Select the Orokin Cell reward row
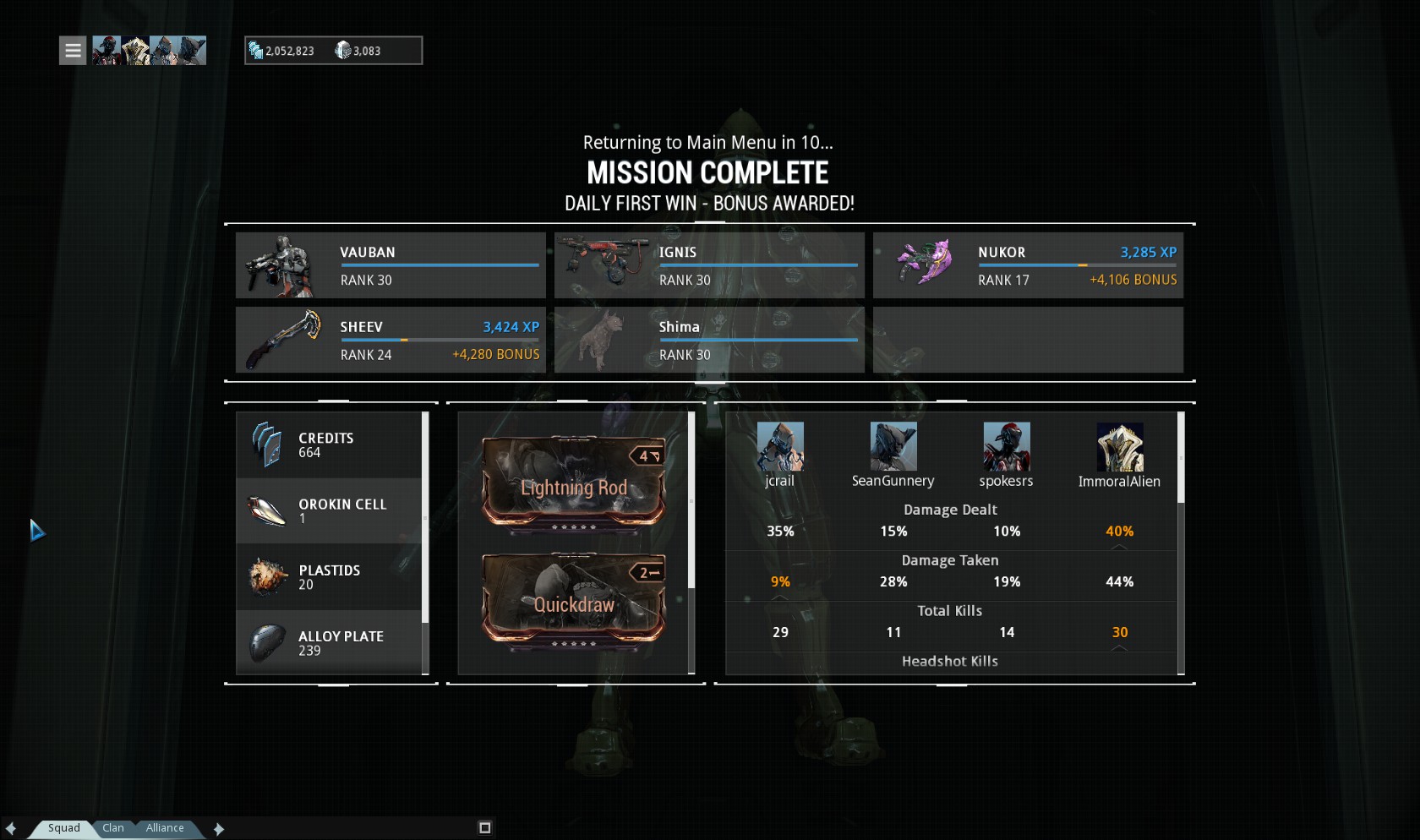The height and width of the screenshot is (840, 1420). 330,510
